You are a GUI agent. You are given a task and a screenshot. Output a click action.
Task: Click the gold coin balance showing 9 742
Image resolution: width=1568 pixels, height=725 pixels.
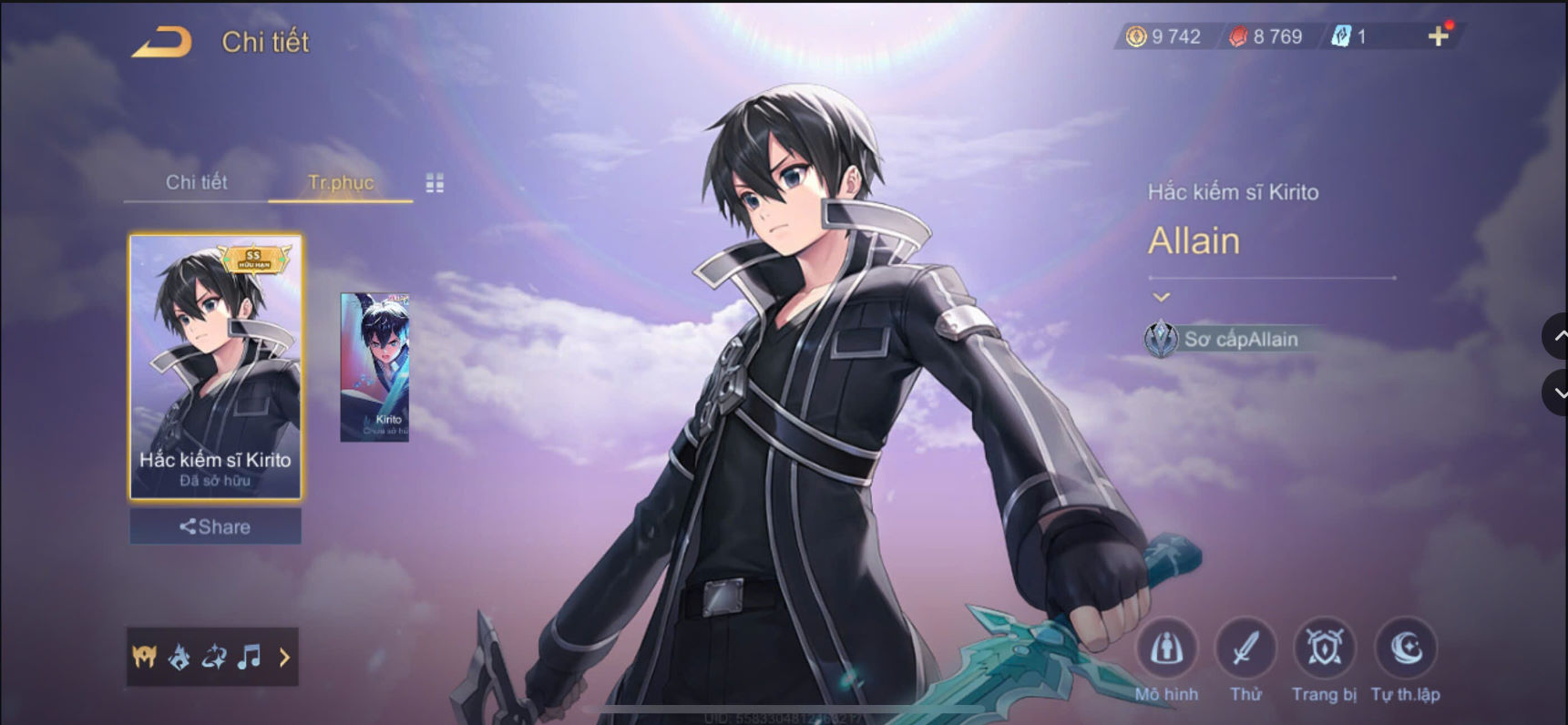[x=1166, y=36]
